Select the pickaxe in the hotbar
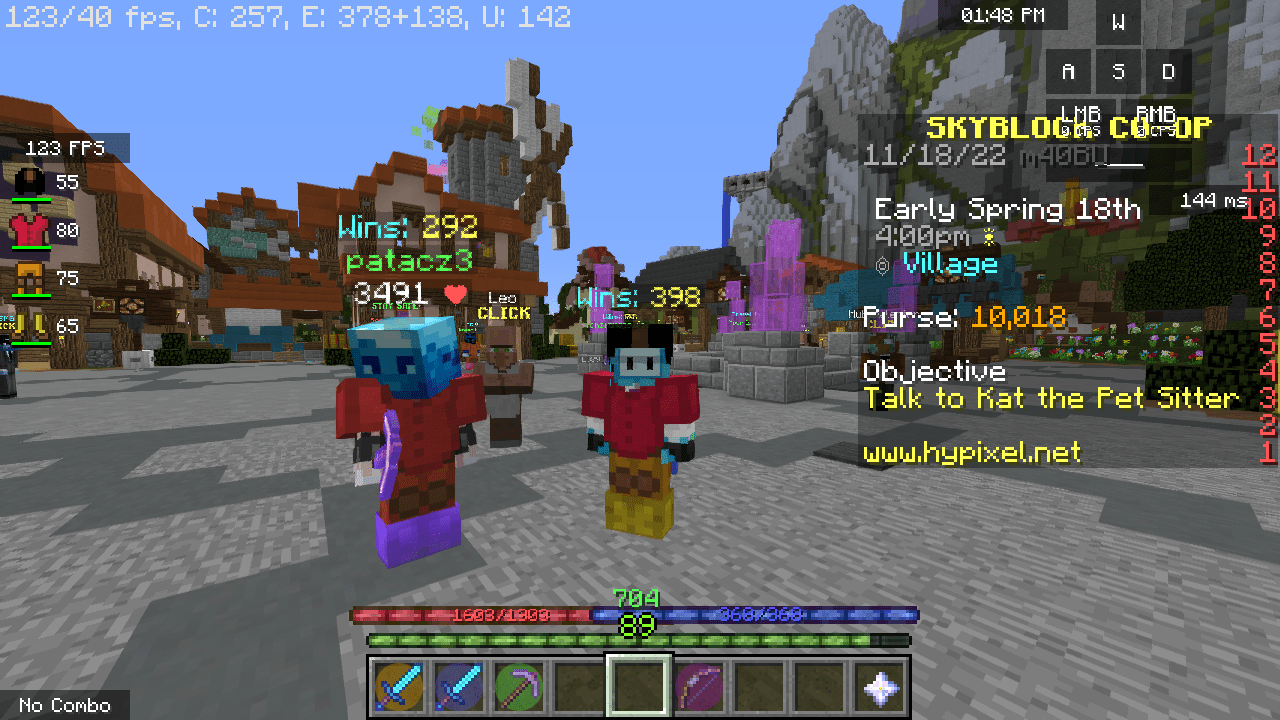 517,686
